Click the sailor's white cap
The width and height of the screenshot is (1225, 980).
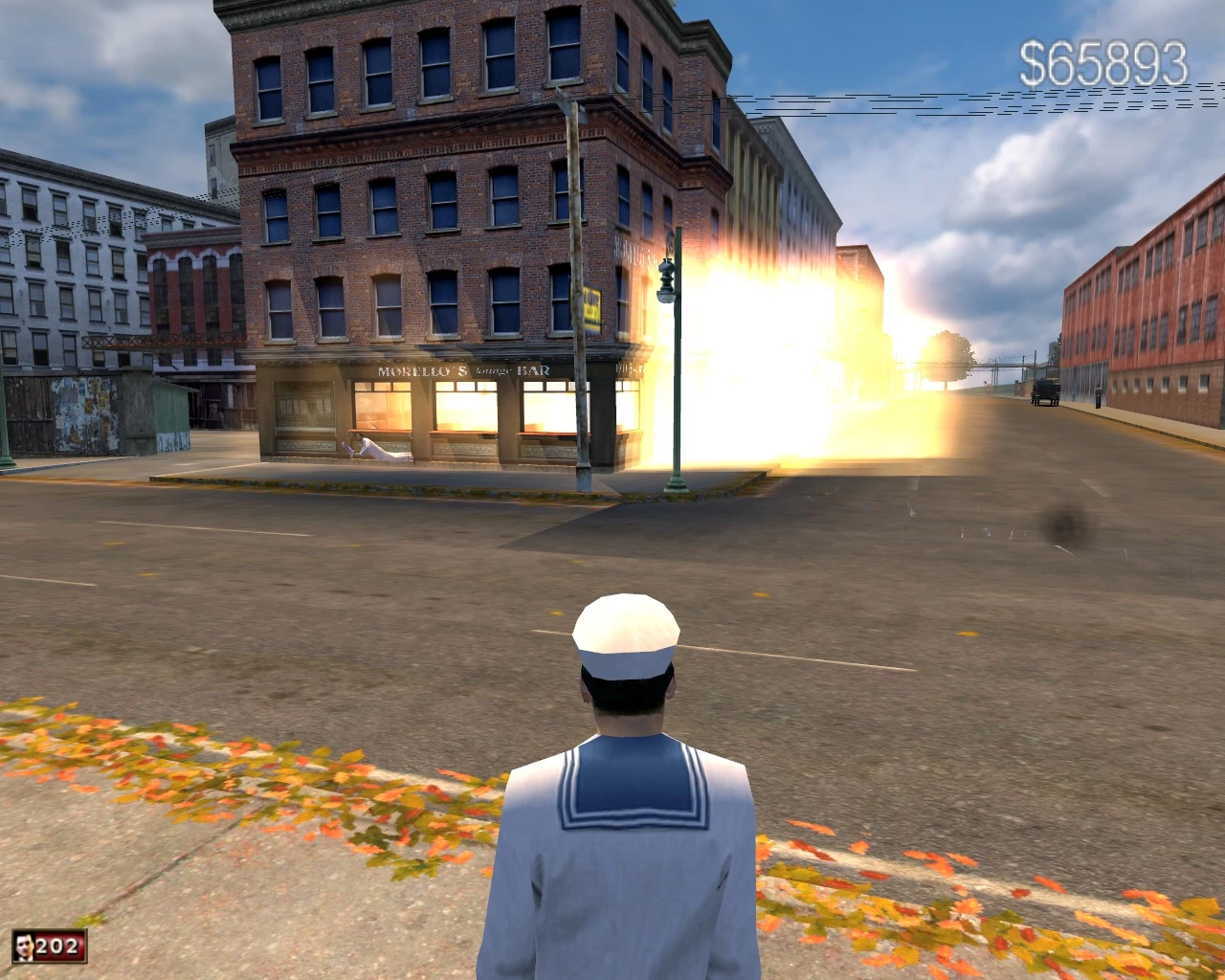[x=624, y=632]
